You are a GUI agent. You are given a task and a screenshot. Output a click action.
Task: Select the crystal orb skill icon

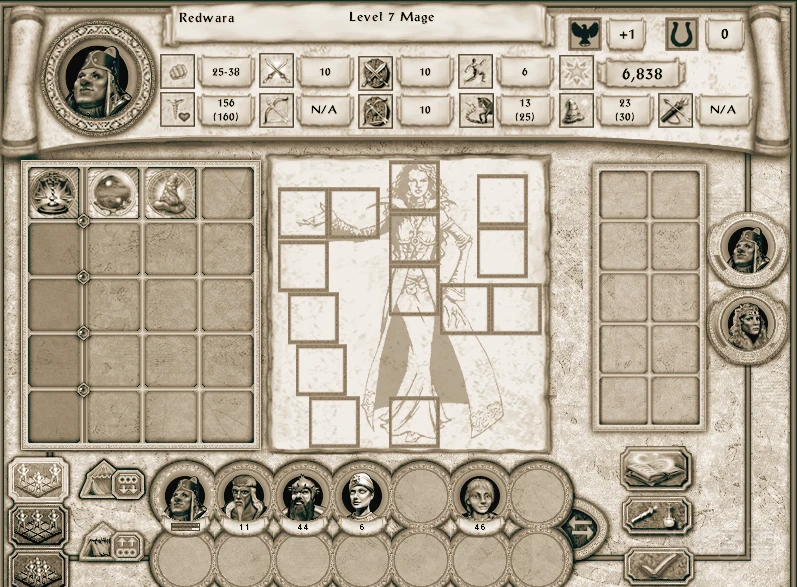pyautogui.click(x=112, y=191)
